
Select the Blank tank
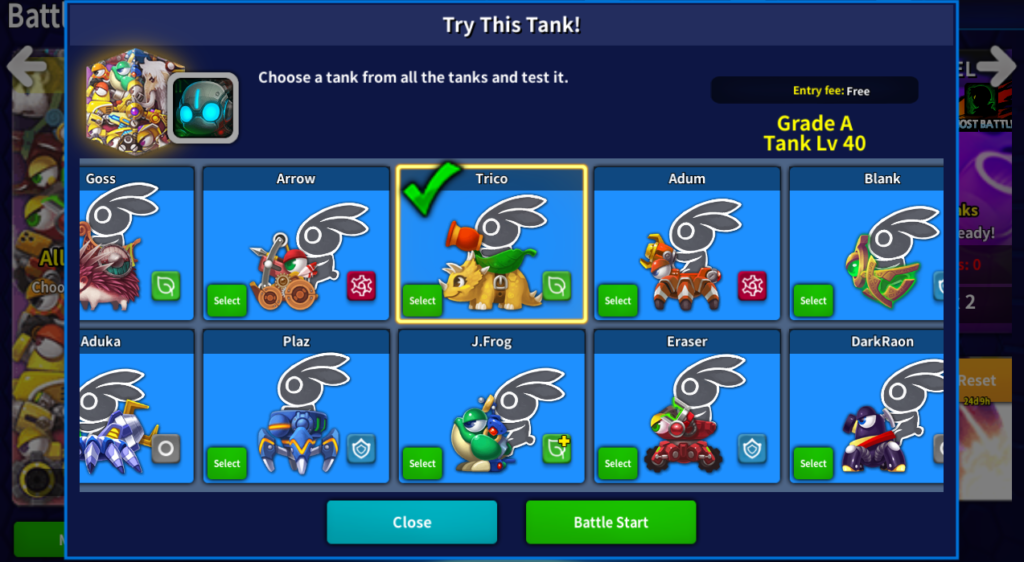813,300
